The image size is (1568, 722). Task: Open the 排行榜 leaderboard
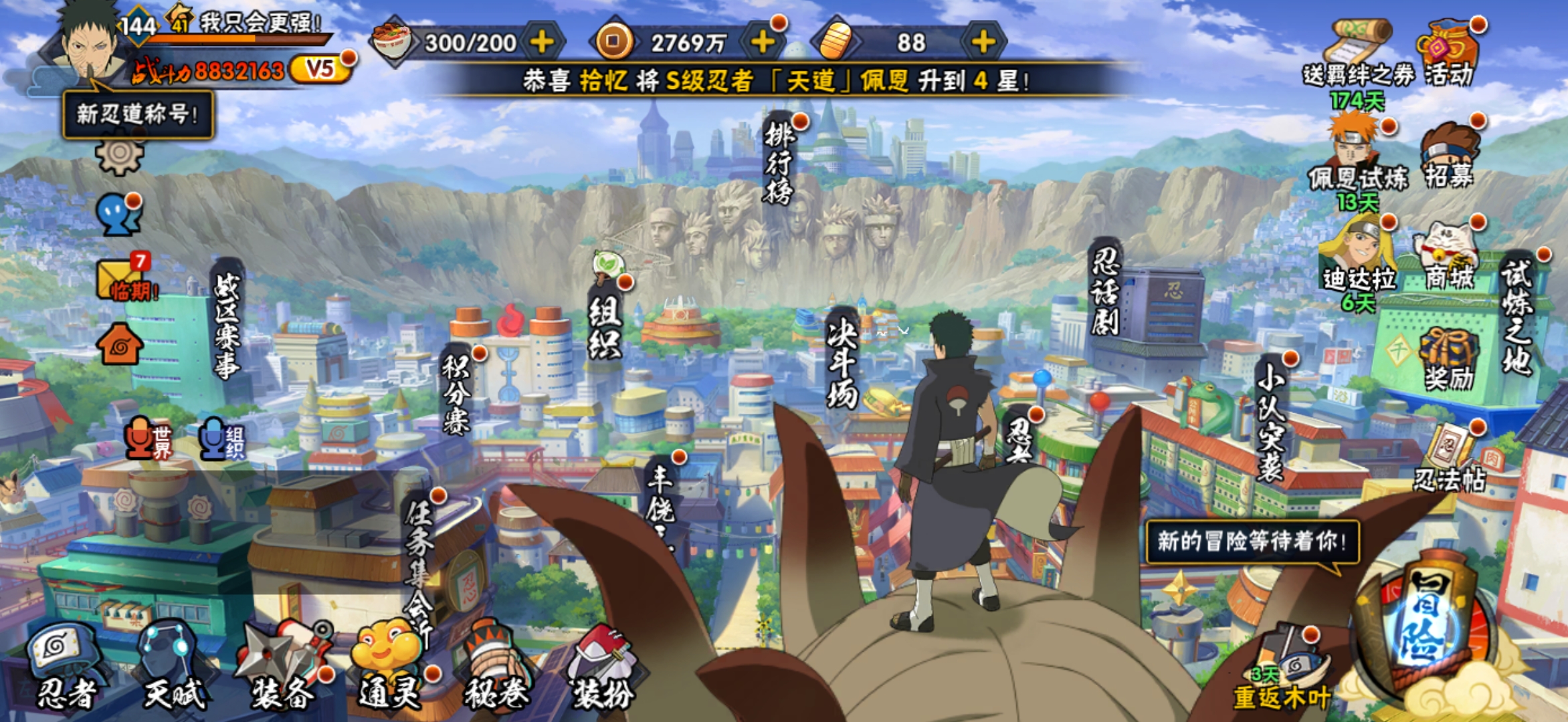[x=779, y=164]
